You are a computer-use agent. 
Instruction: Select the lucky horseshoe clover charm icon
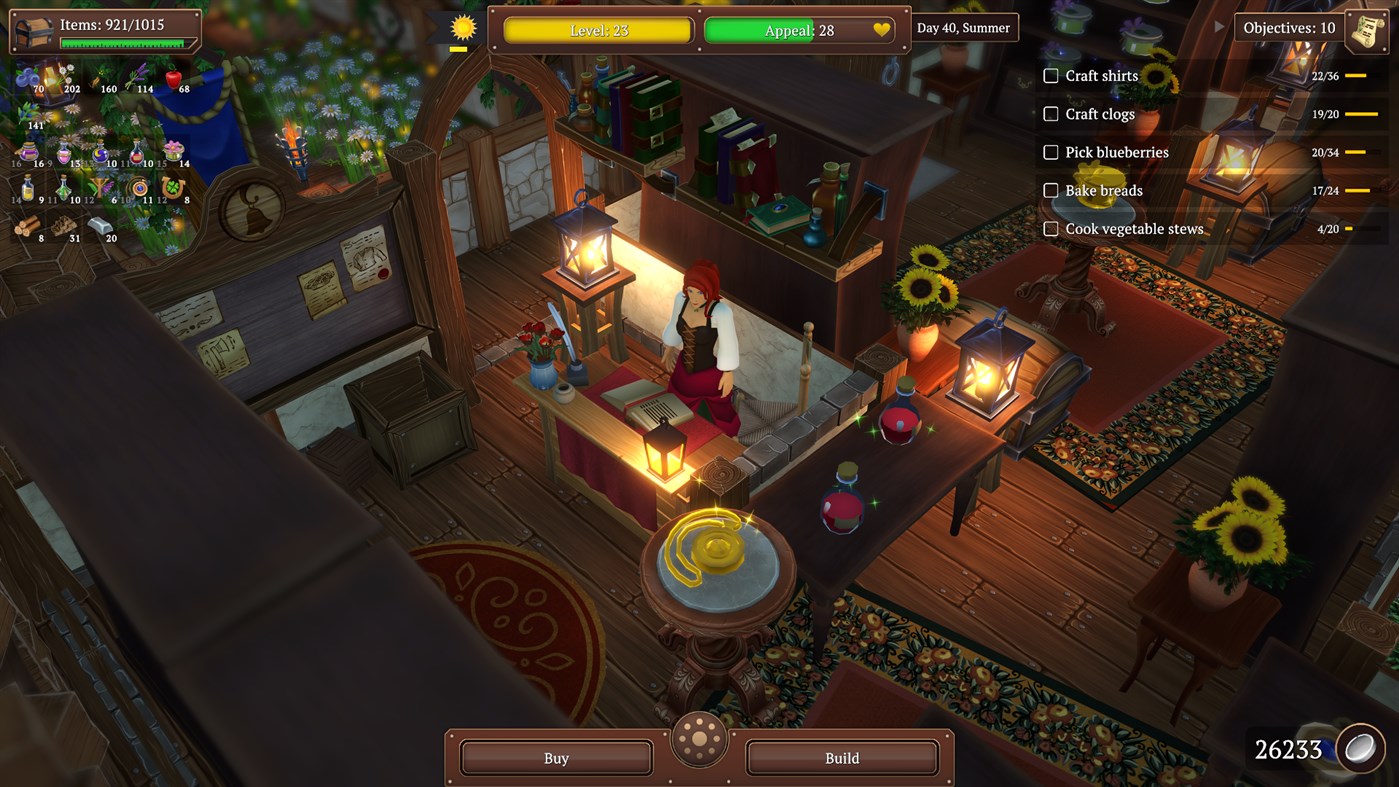click(173, 187)
